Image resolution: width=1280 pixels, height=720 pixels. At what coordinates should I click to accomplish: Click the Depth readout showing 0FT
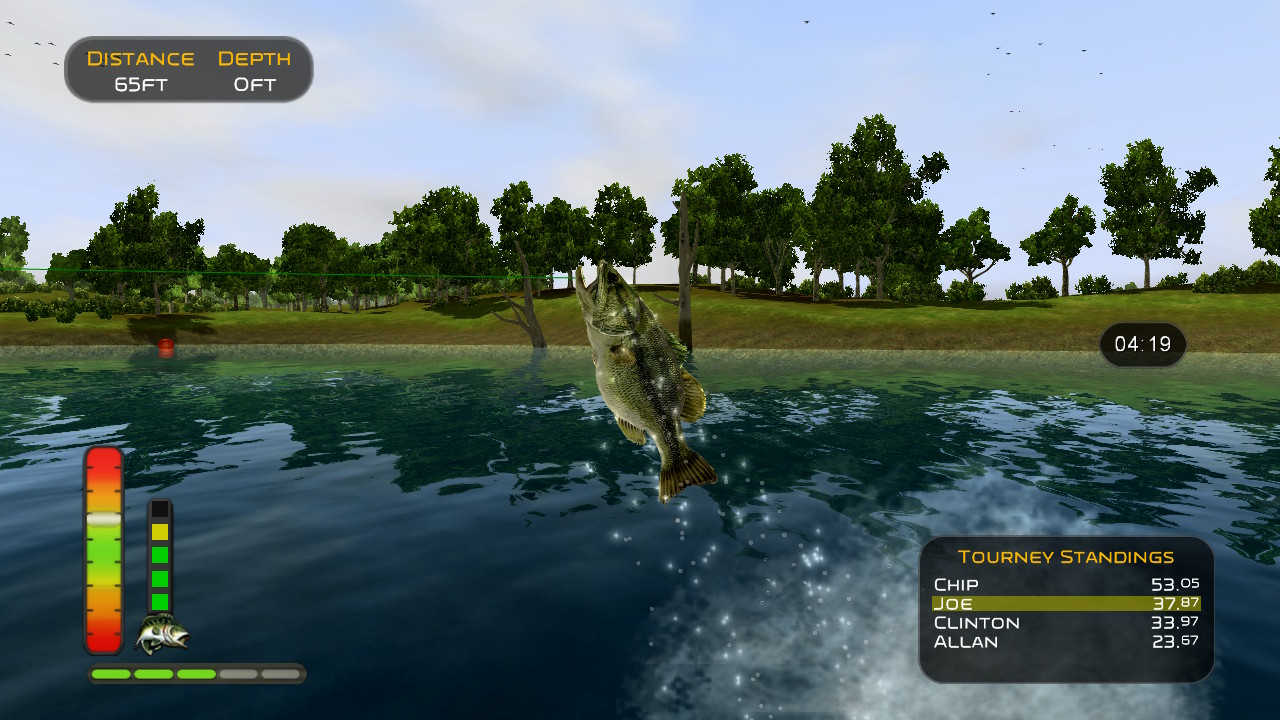[255, 84]
